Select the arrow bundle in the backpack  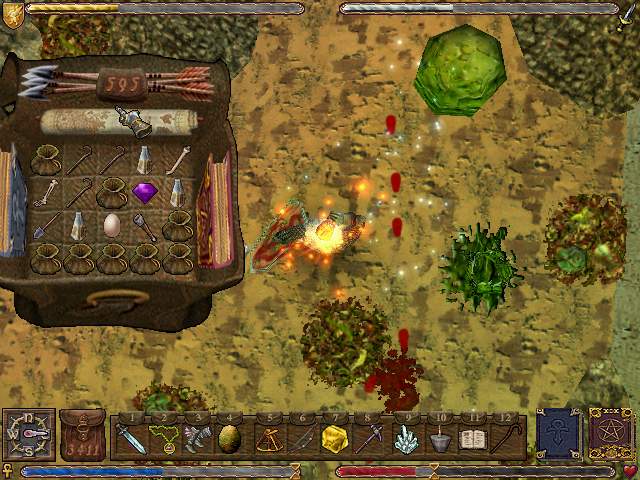click(x=115, y=82)
